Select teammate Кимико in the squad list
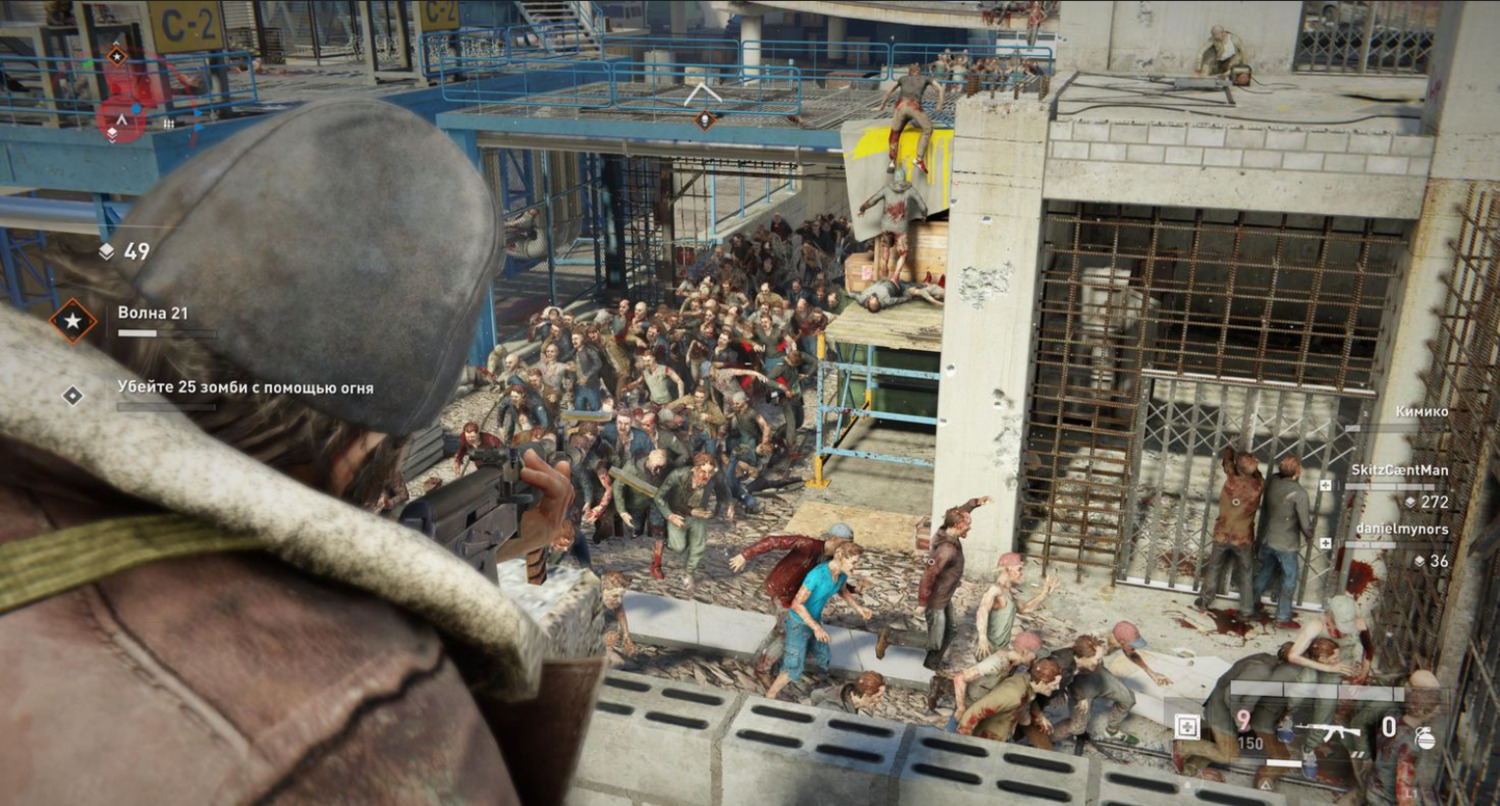The height and width of the screenshot is (806, 1500). pos(1420,411)
